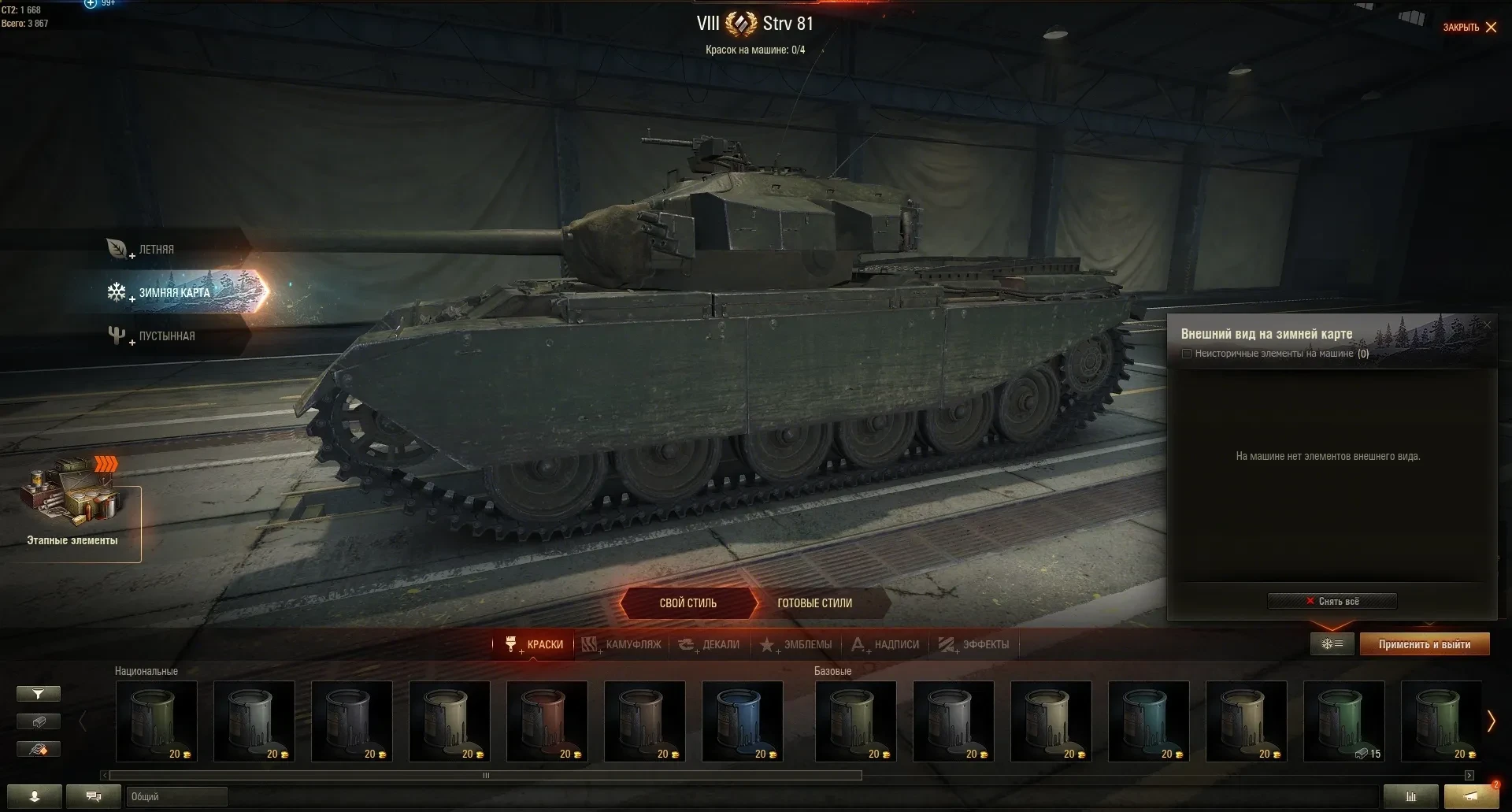1512x812 pixels.
Task: Click Снять всё to remove all elements
Action: point(1332,601)
